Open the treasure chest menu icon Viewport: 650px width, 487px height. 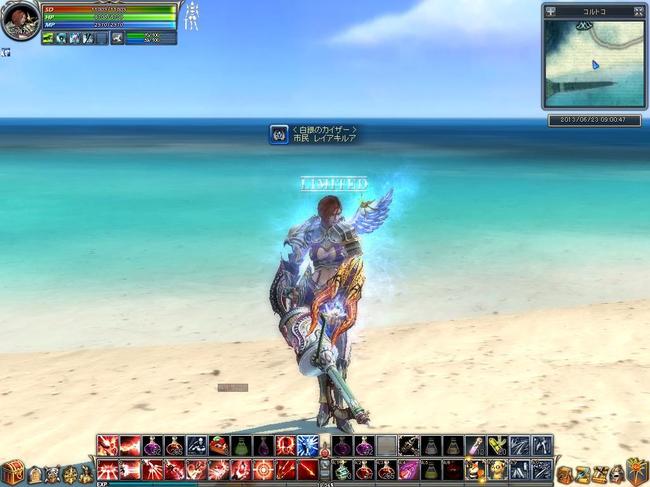coord(14,471)
